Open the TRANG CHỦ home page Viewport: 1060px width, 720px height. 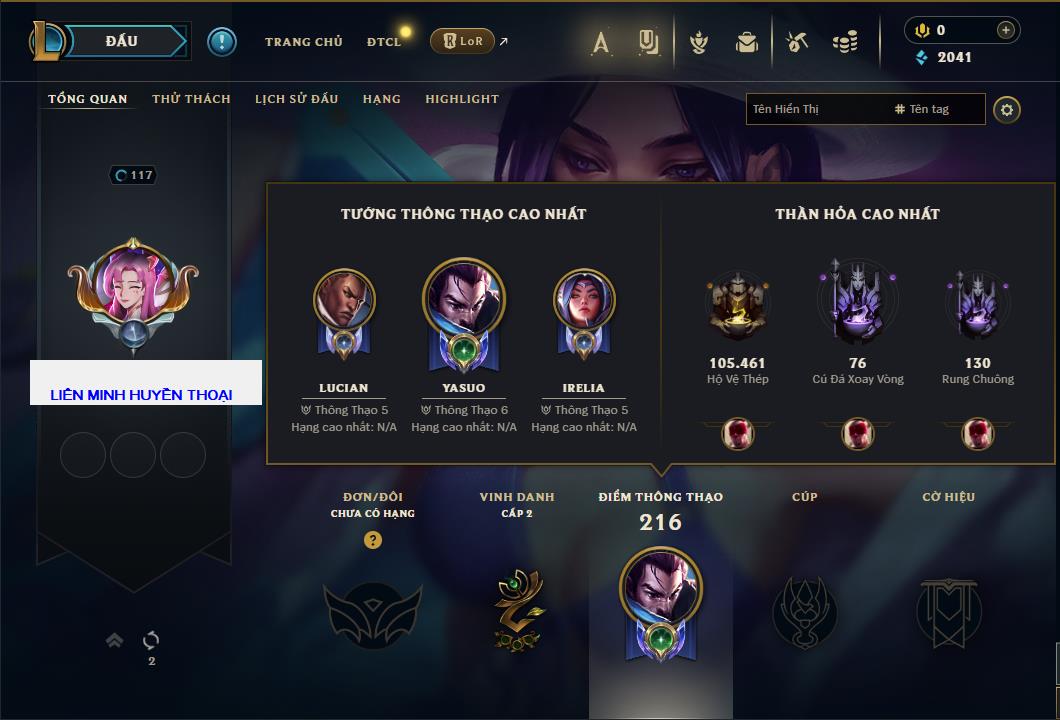[303, 42]
